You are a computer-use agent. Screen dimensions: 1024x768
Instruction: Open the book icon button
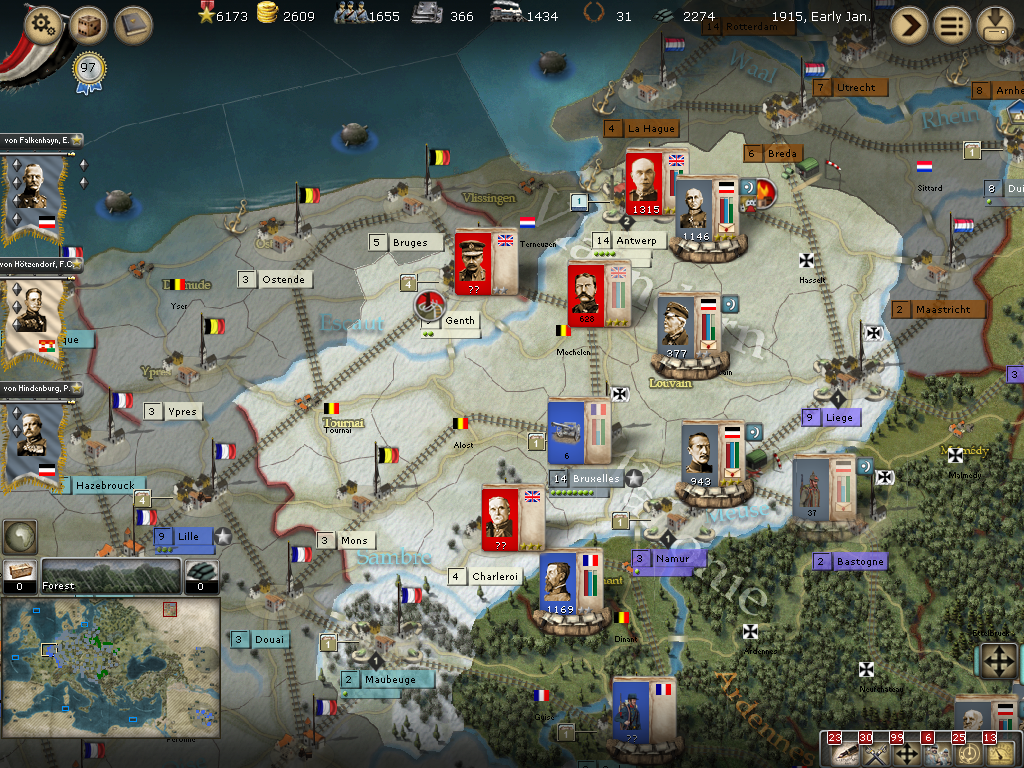pos(133,24)
